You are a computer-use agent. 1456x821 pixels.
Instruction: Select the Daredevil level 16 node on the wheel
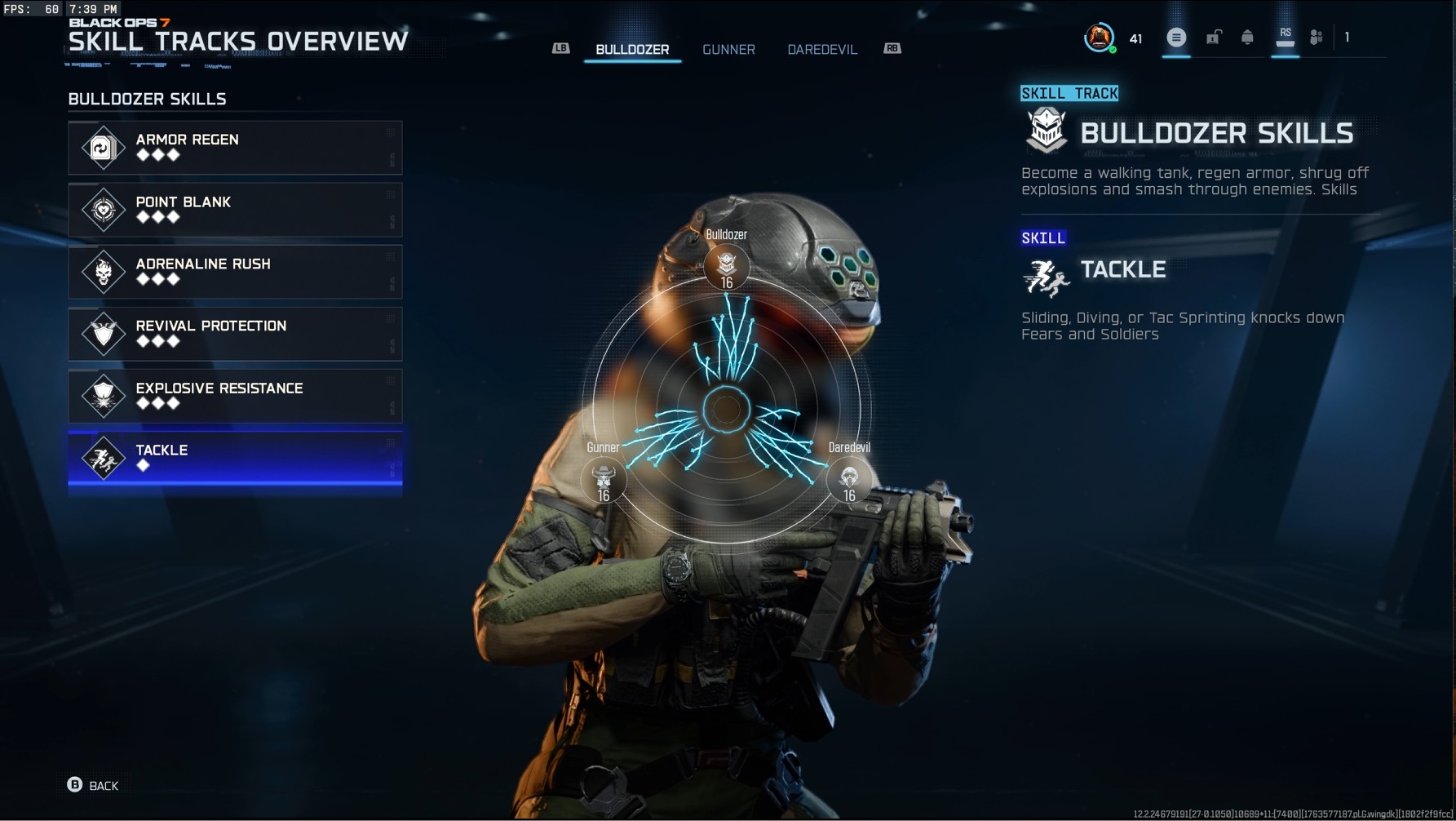coord(849,480)
